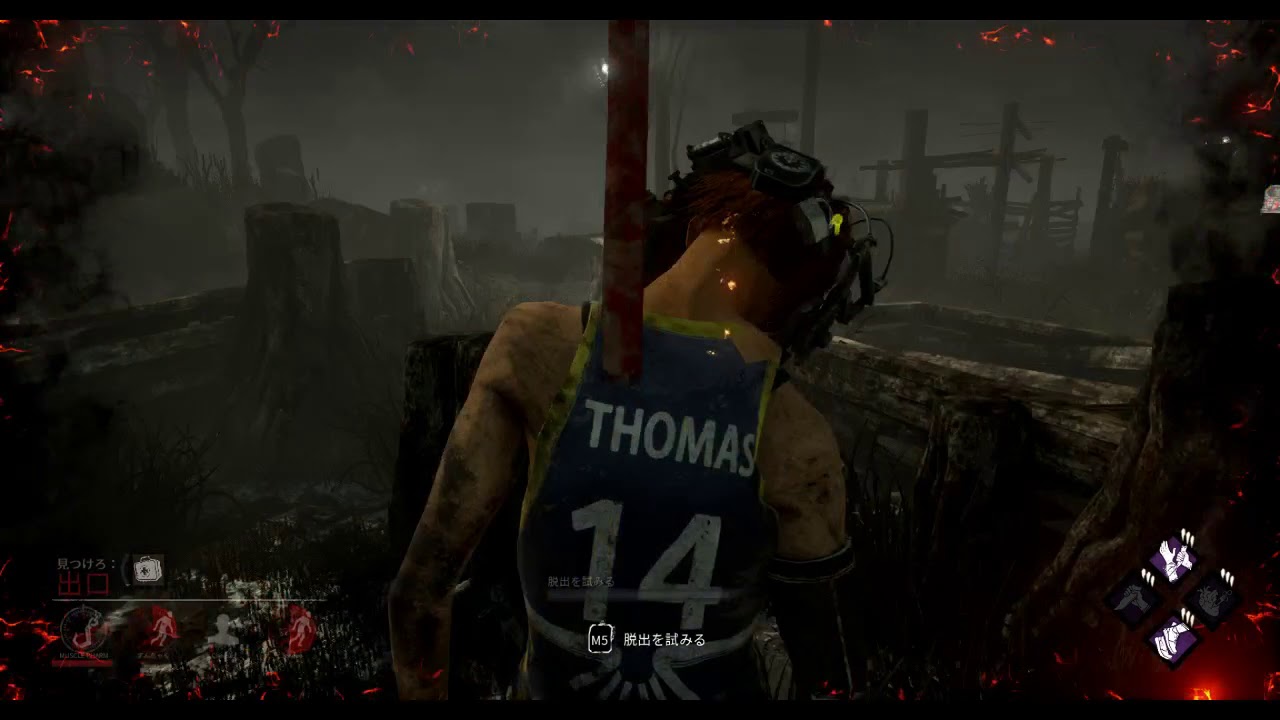Image resolution: width=1280 pixels, height=720 pixels.
Task: Click the injured running survivor icon for ずんちゃ
Action: click(x=162, y=628)
